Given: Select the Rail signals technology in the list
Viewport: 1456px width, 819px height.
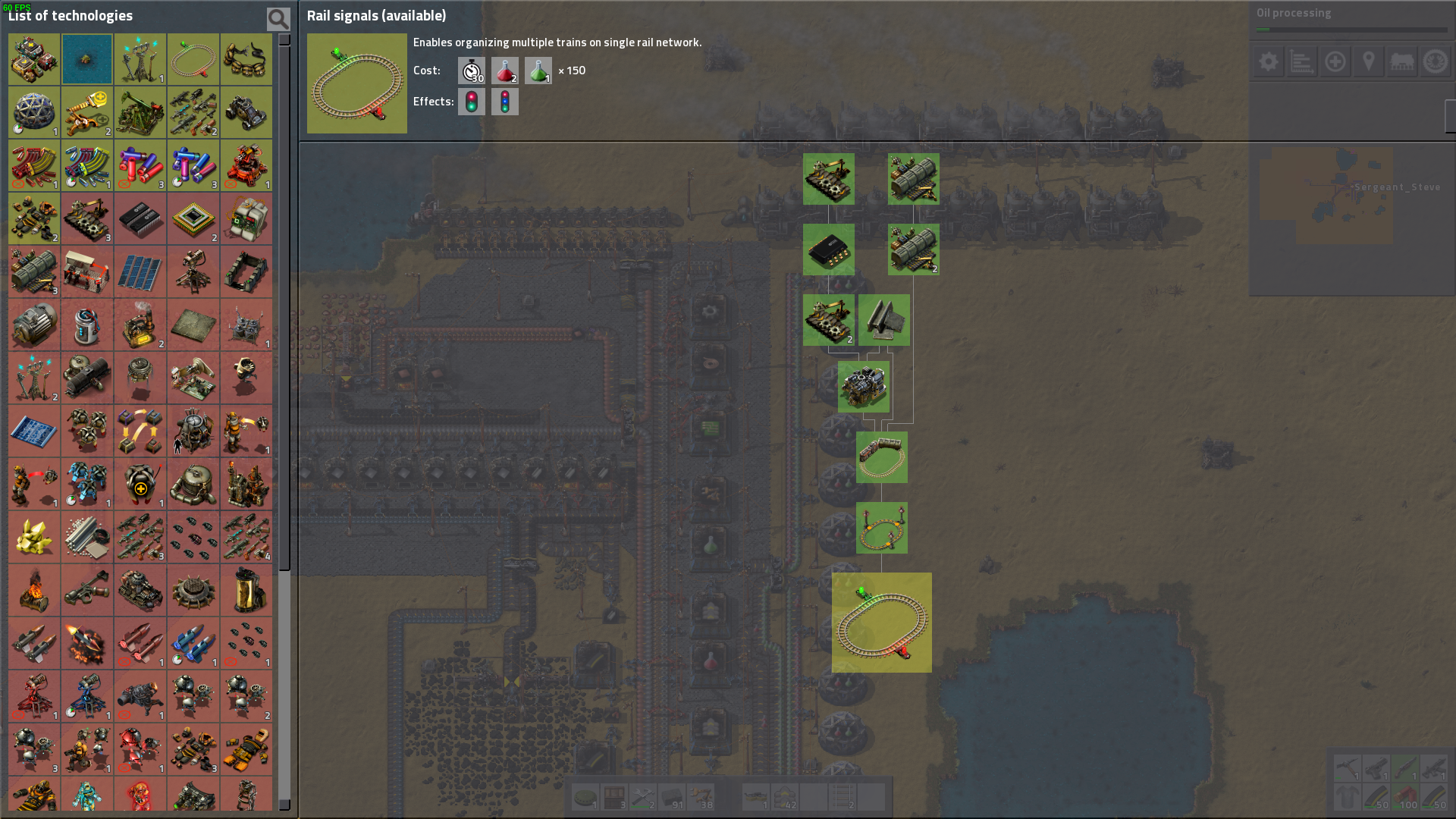Looking at the screenshot, I should pos(193,59).
